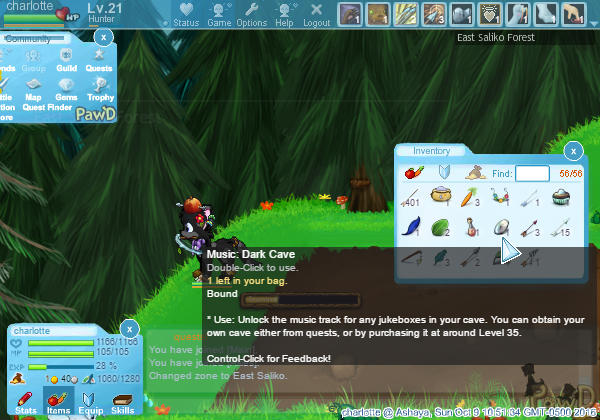Open the Guild section
The height and width of the screenshot is (420, 600).
tap(66, 59)
